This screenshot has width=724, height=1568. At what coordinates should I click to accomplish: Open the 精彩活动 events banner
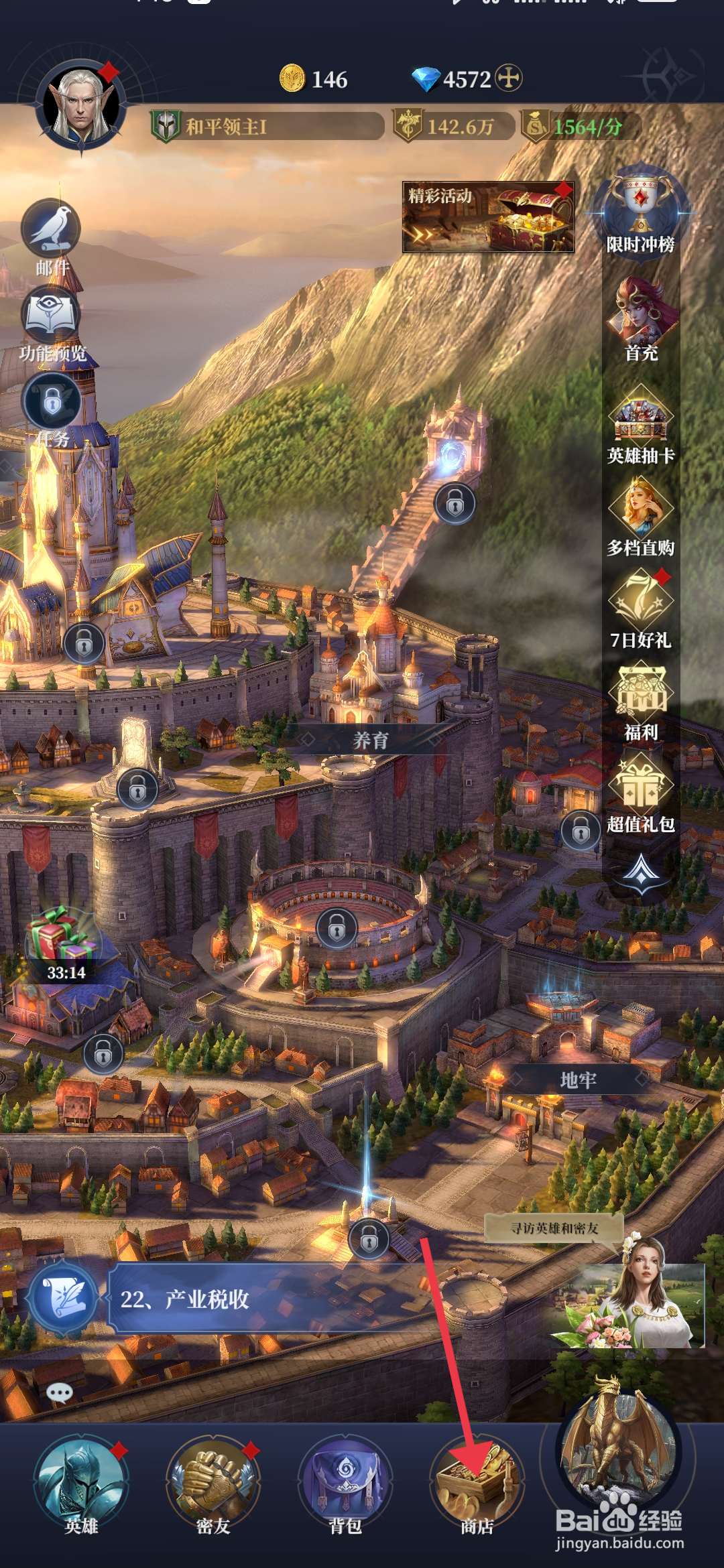(x=488, y=216)
